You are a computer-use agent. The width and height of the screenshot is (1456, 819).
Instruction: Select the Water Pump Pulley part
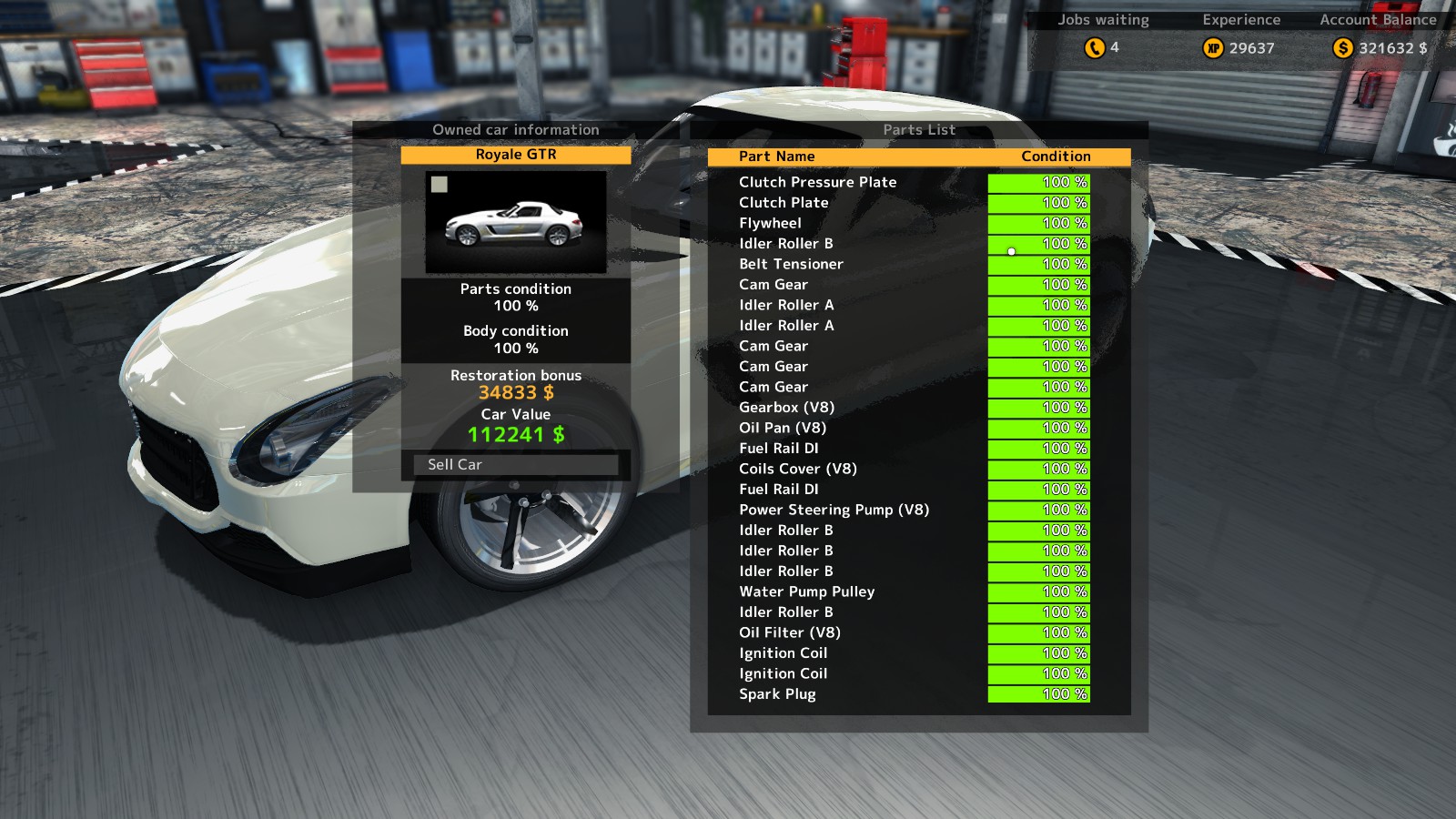point(807,591)
